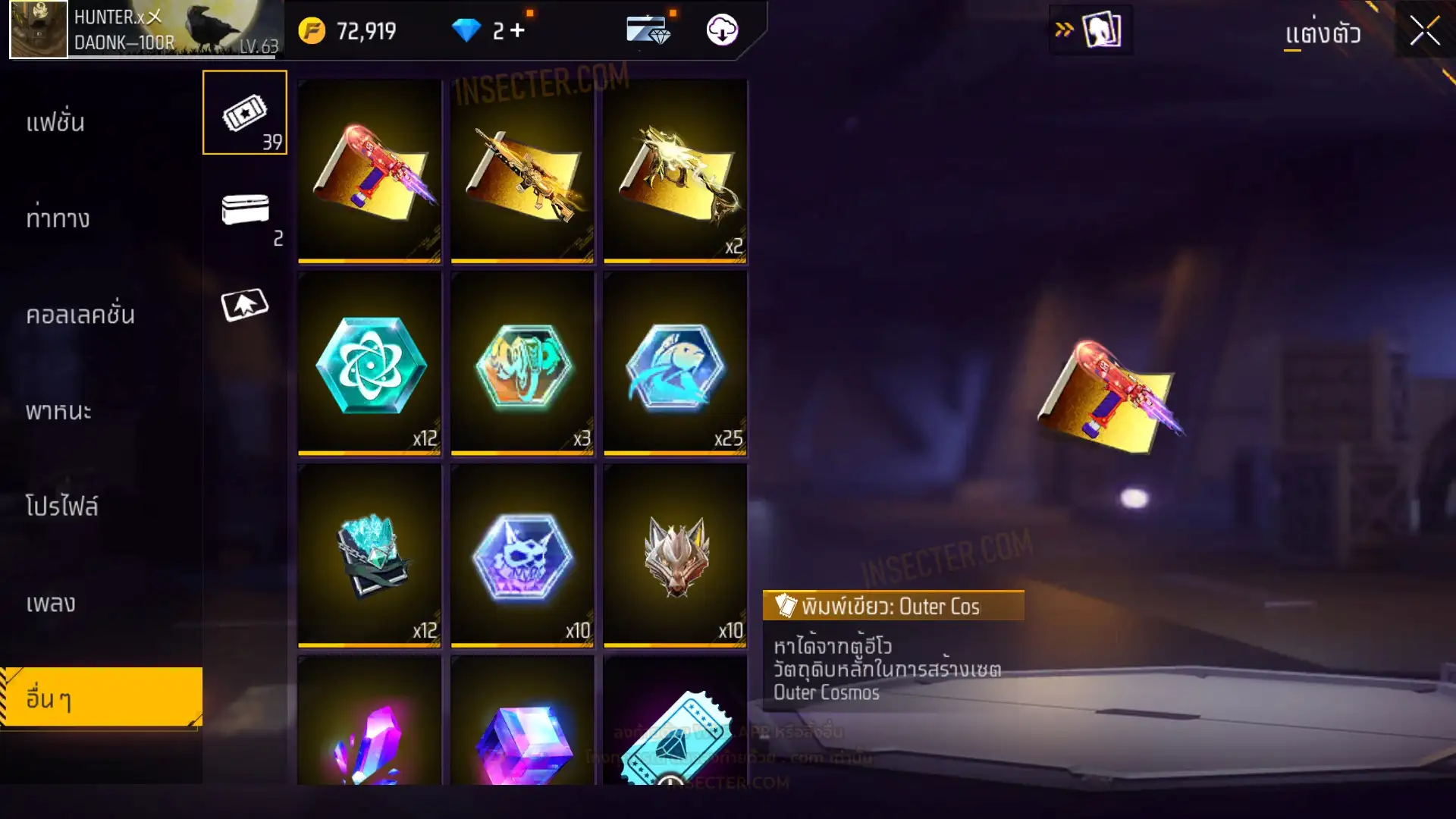Choose the เพลง category
Image resolution: width=1456 pixels, height=819 pixels.
pyautogui.click(x=51, y=603)
